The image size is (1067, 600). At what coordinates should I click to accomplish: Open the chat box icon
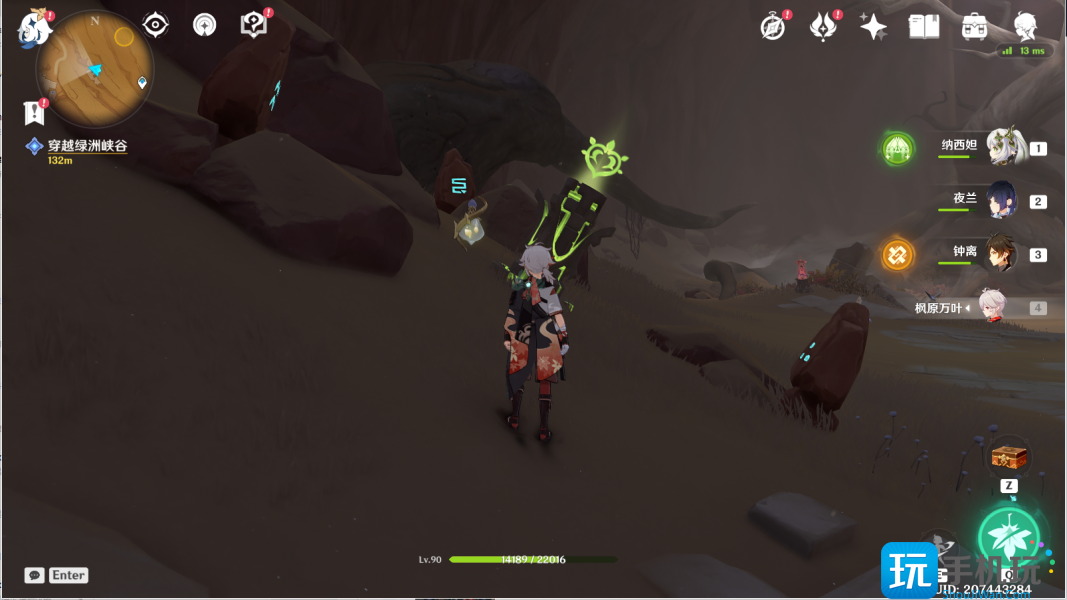pyautogui.click(x=35, y=575)
